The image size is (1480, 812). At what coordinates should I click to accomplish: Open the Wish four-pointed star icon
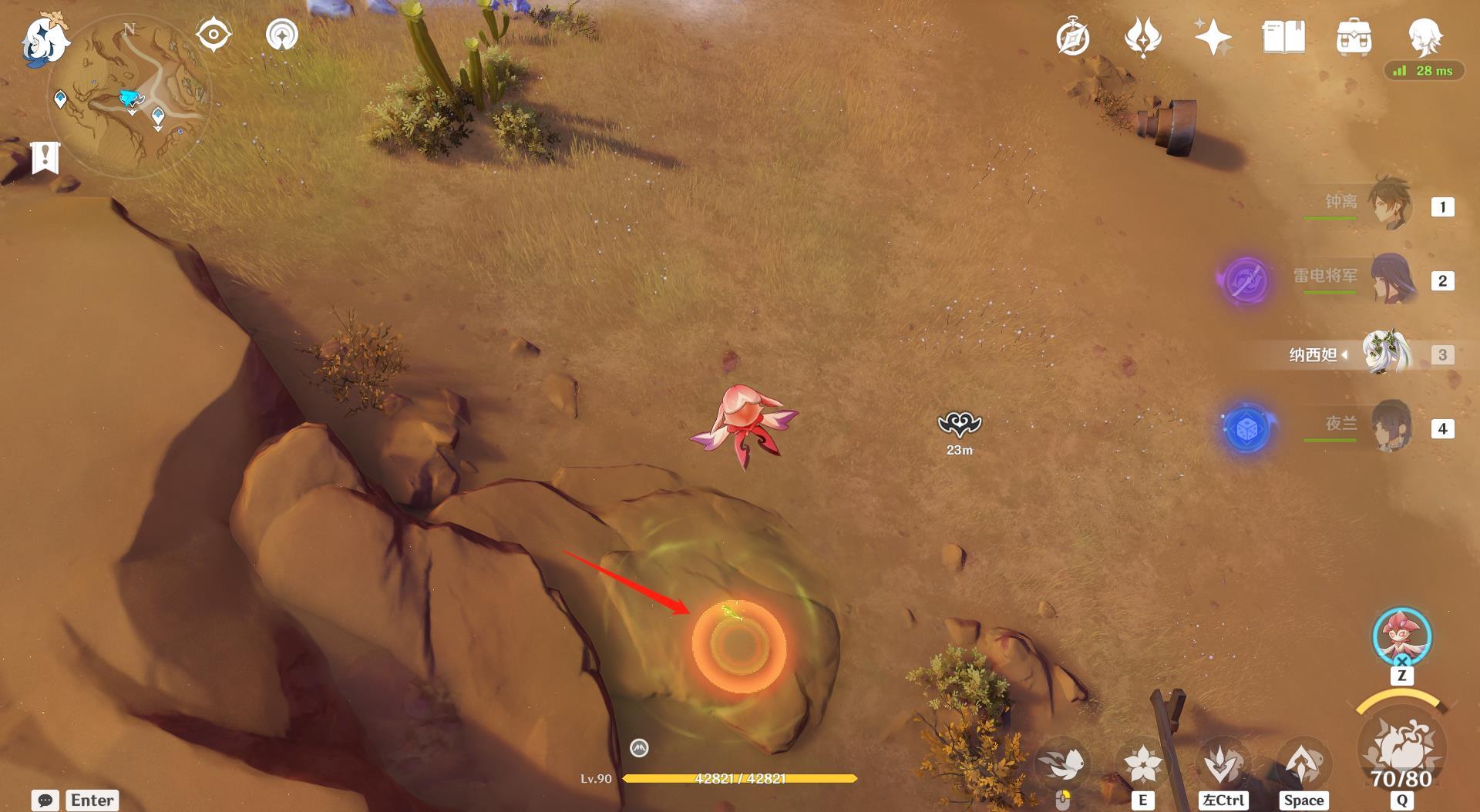coord(1213,37)
